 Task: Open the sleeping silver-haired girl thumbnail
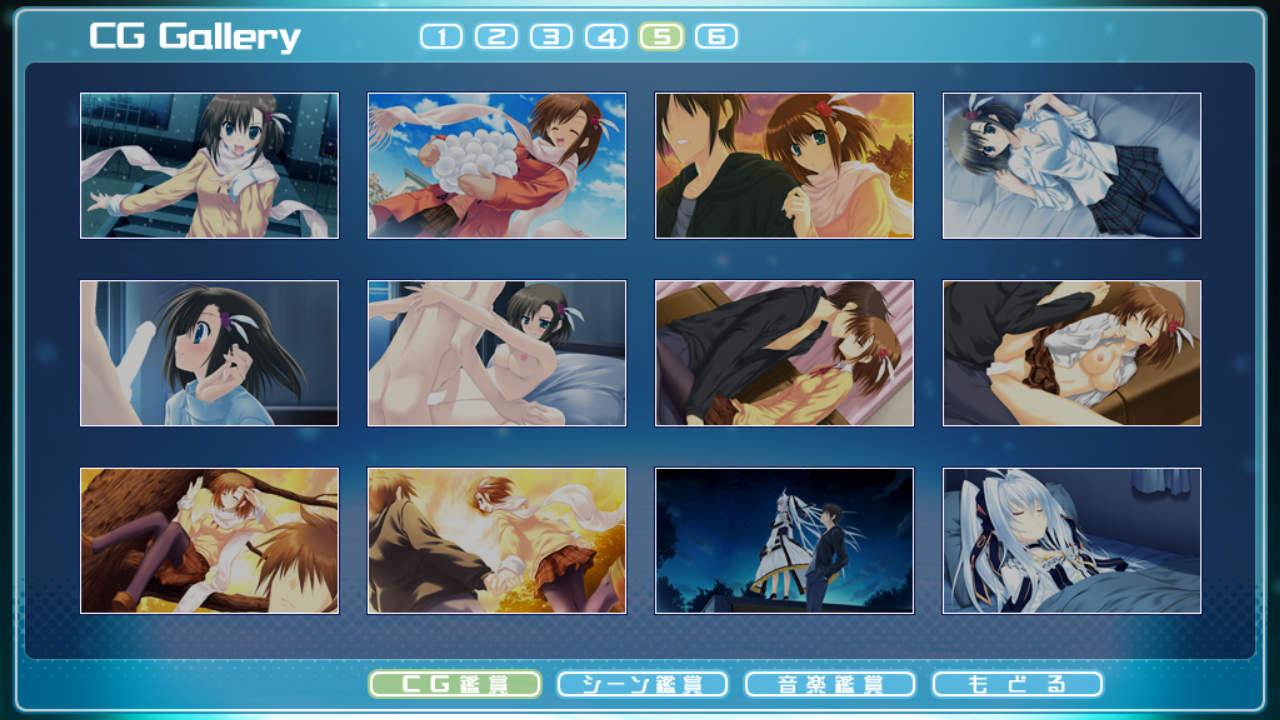1072,541
